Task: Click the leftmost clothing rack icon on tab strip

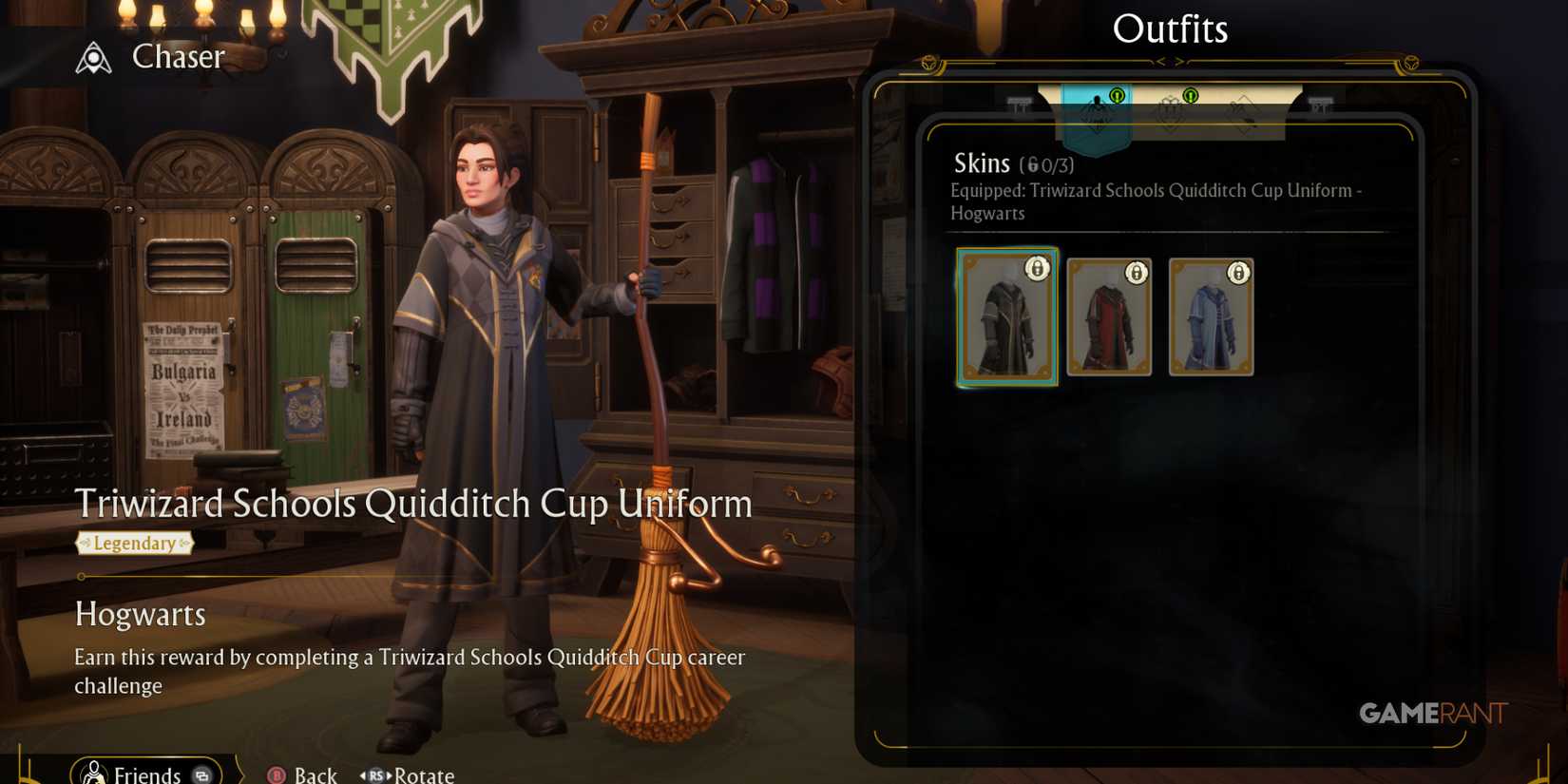Action: [x=1020, y=105]
